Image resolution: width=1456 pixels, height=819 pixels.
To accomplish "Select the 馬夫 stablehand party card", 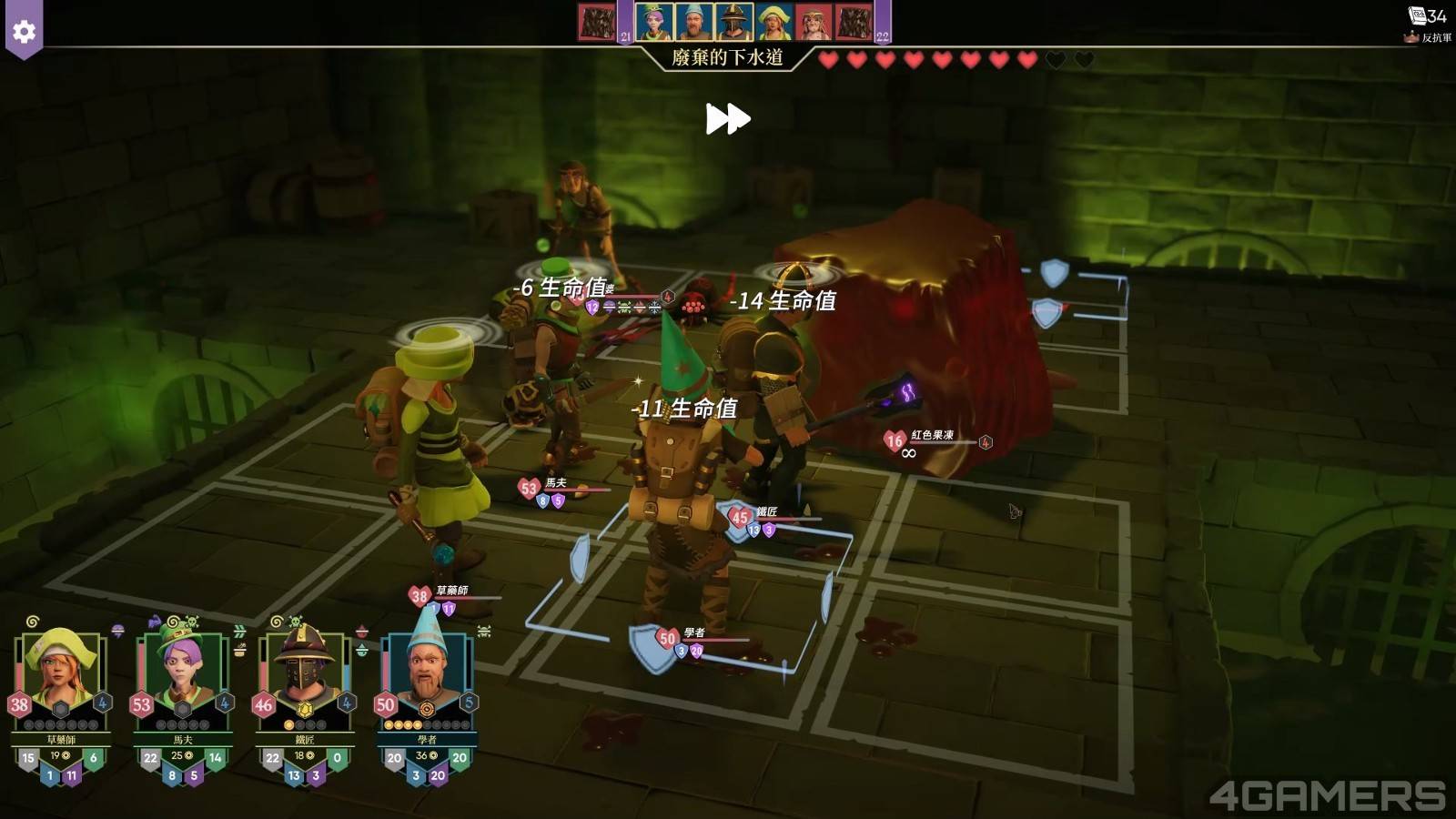I will [182, 673].
